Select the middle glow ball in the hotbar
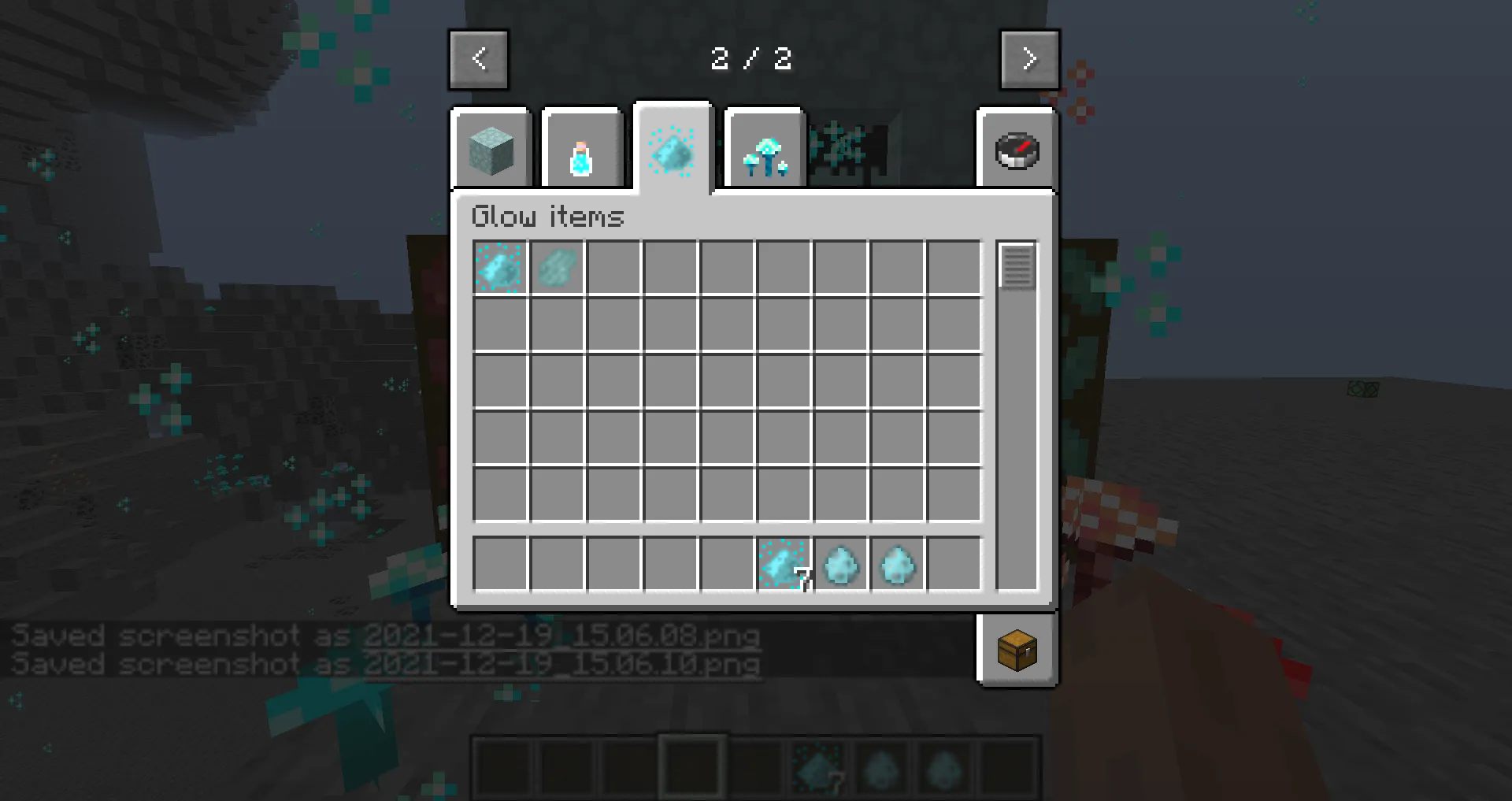The width and height of the screenshot is (1512, 801). tap(881, 766)
